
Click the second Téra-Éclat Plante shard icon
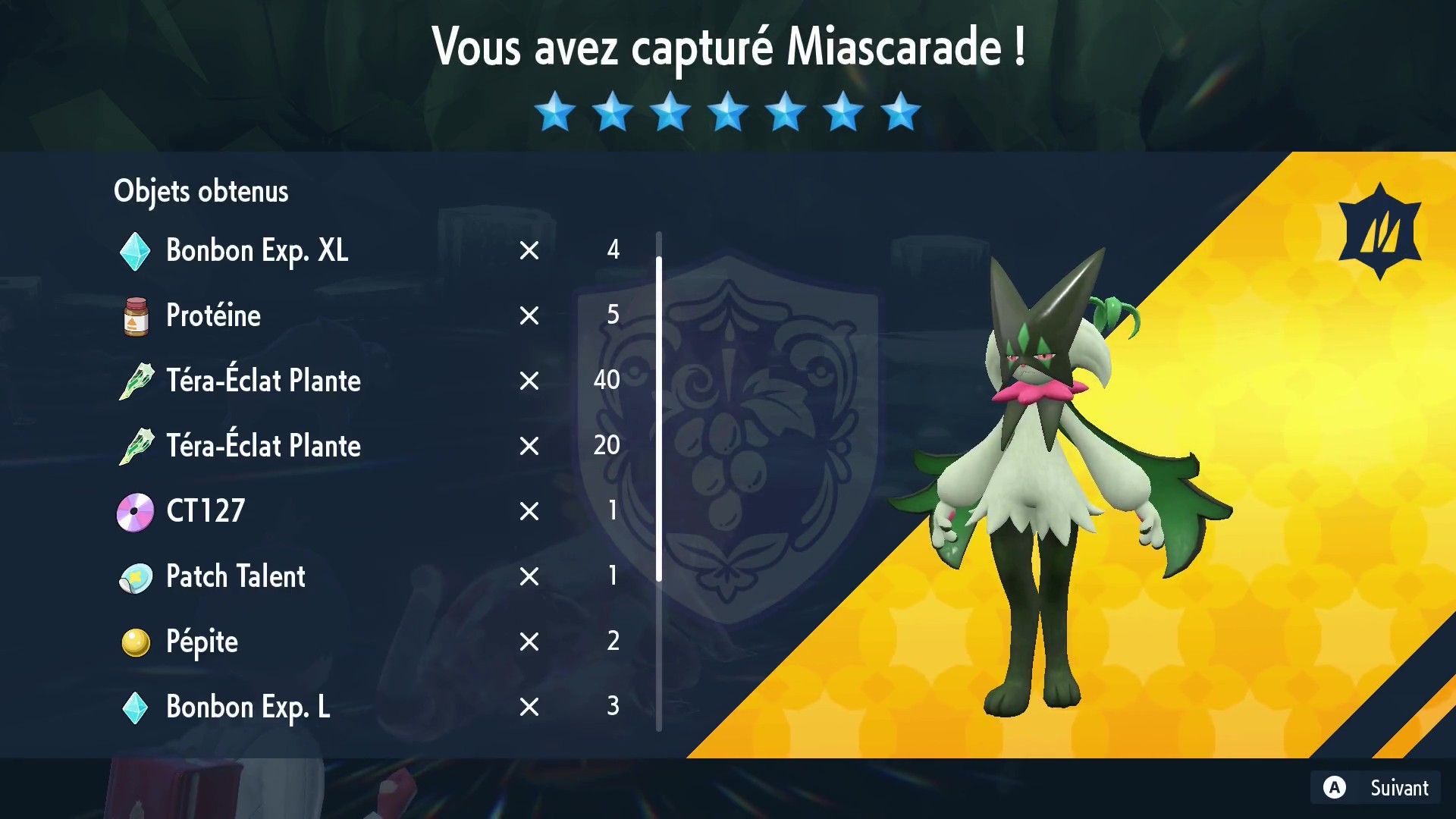tap(135, 445)
